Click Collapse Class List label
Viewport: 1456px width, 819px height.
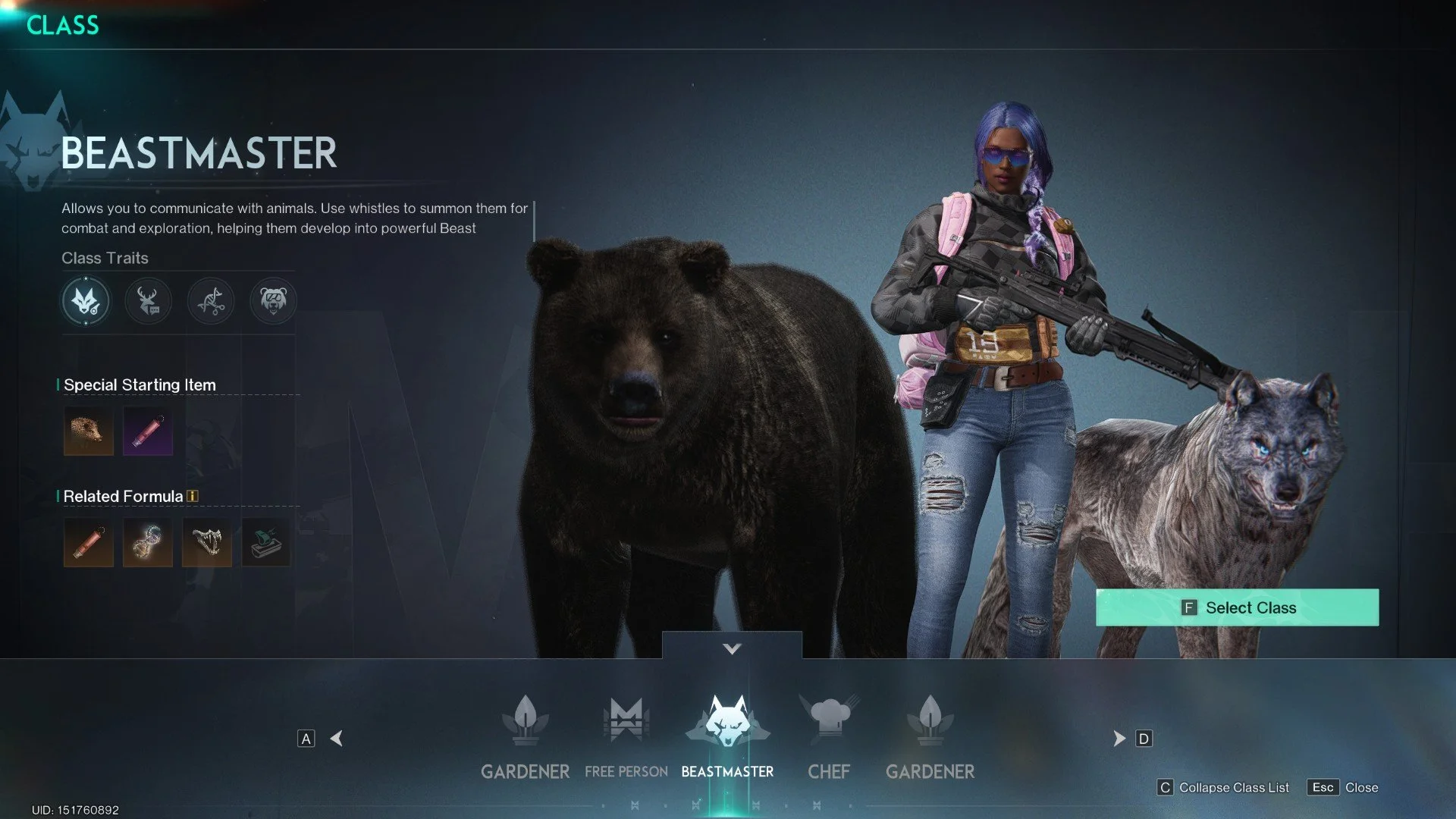tap(1234, 787)
